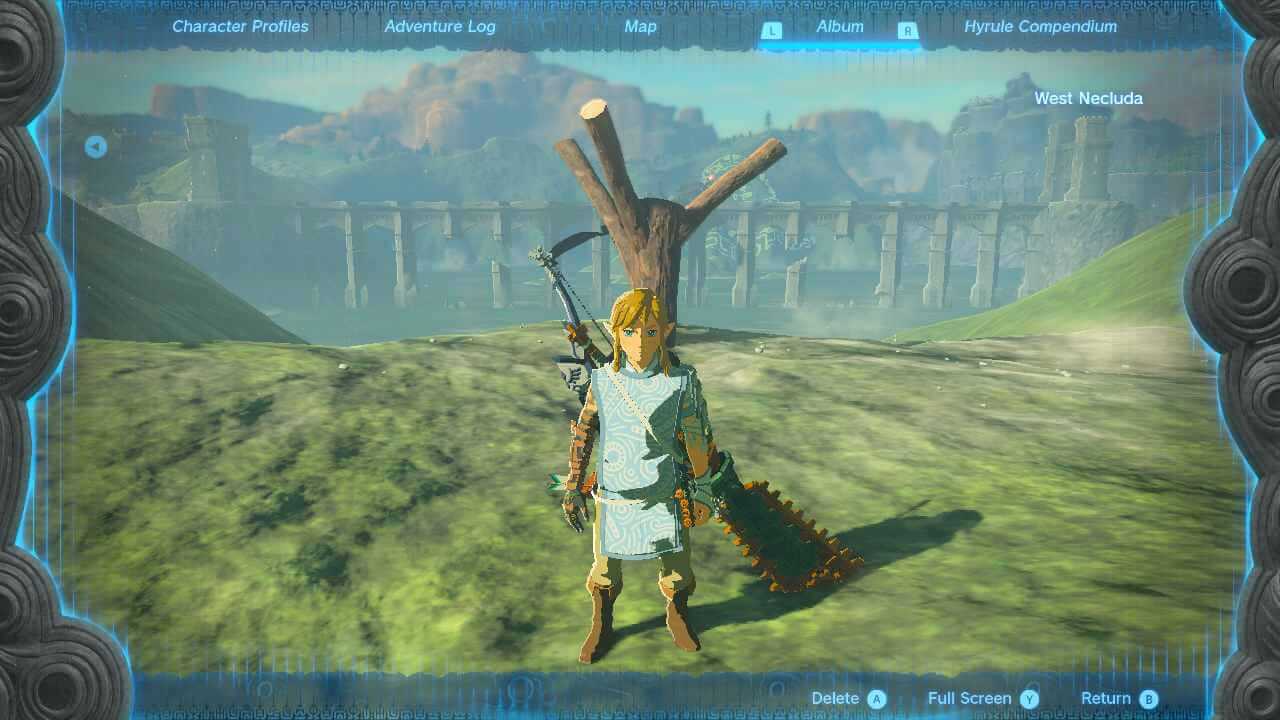Viewport: 1280px width, 720px height.
Task: Click the left navigation arrow on the photo
Action: tap(95, 146)
